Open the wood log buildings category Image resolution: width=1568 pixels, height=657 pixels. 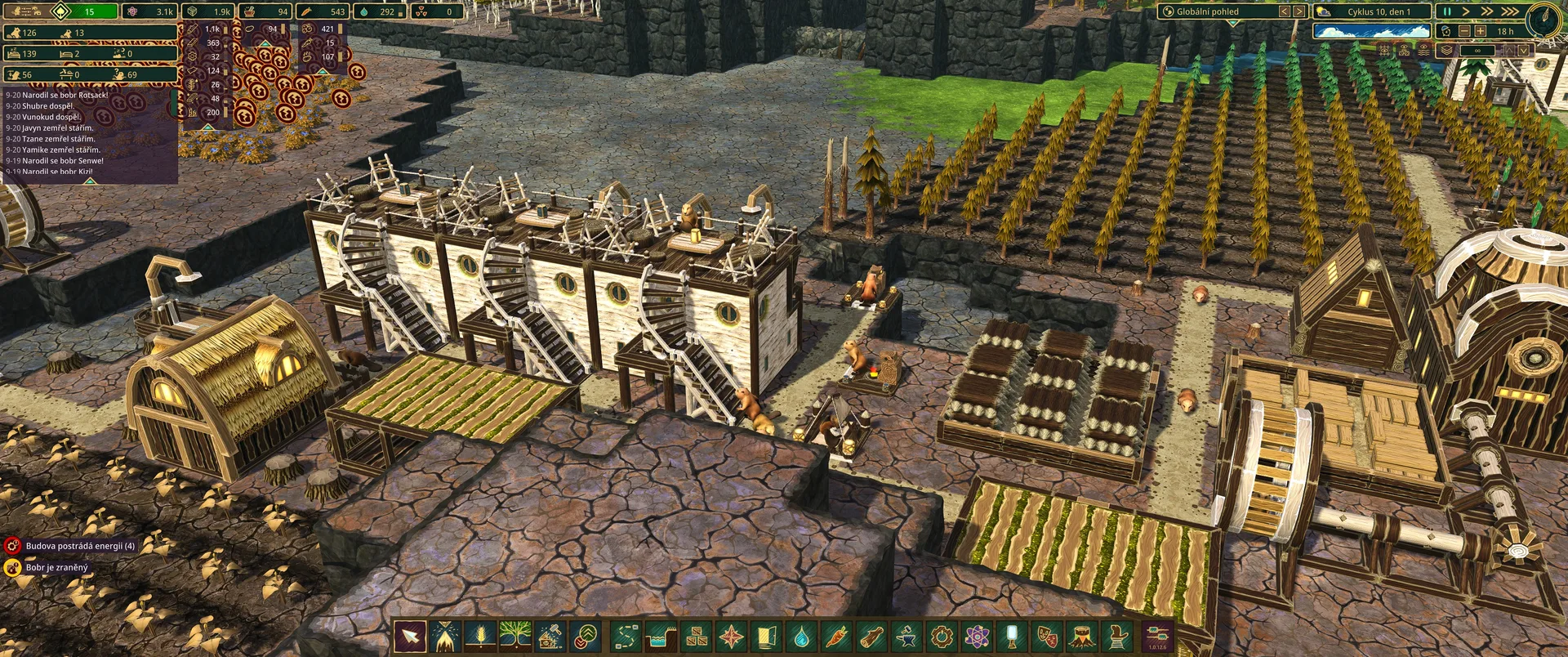pyautogui.click(x=871, y=636)
